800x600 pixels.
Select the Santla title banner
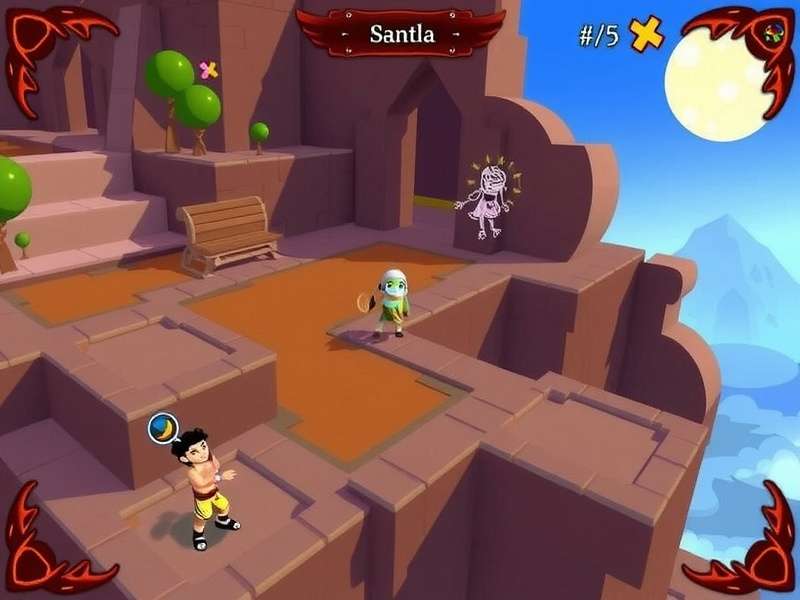(x=402, y=33)
